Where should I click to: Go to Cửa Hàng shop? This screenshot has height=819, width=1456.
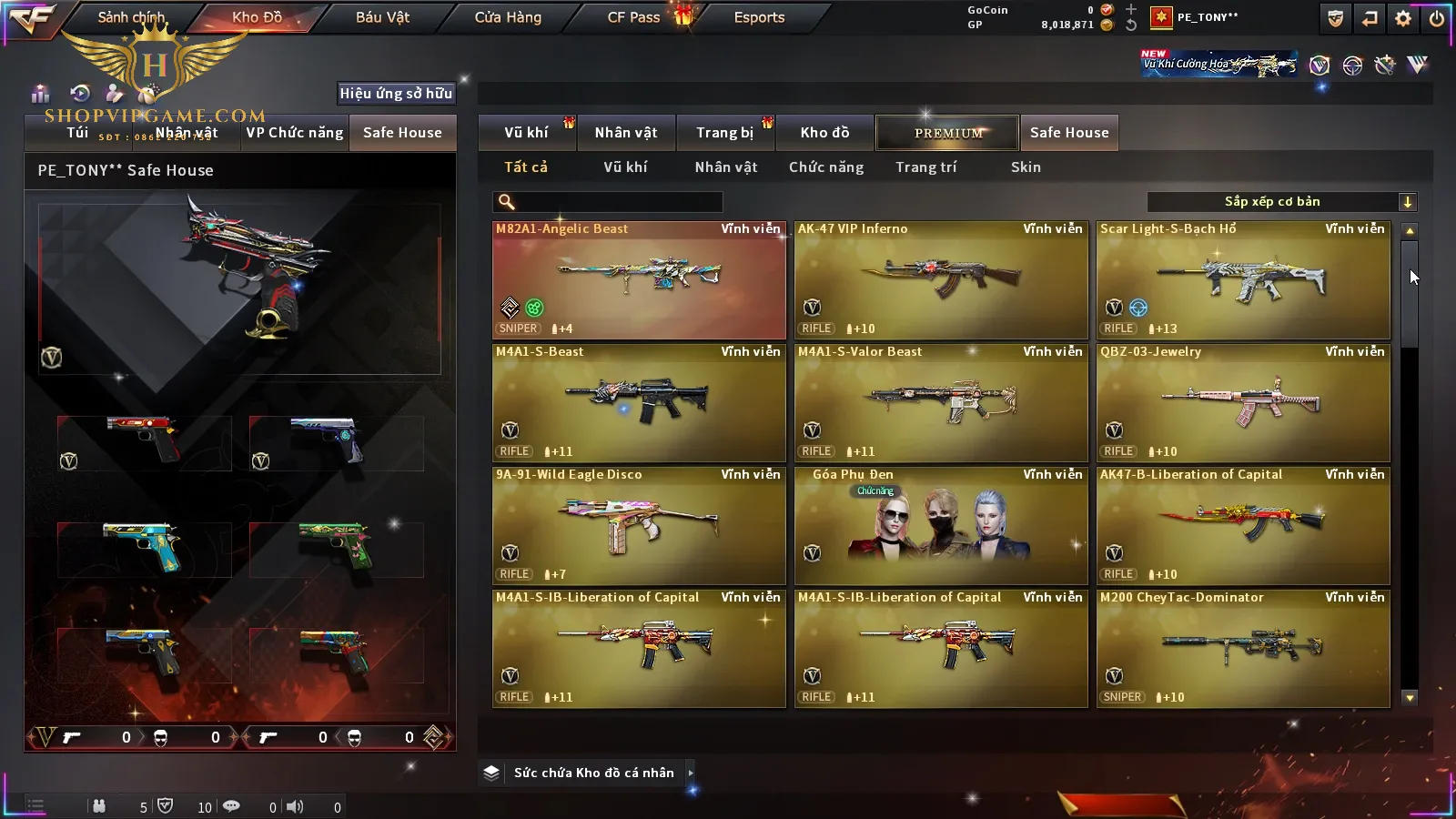click(508, 17)
